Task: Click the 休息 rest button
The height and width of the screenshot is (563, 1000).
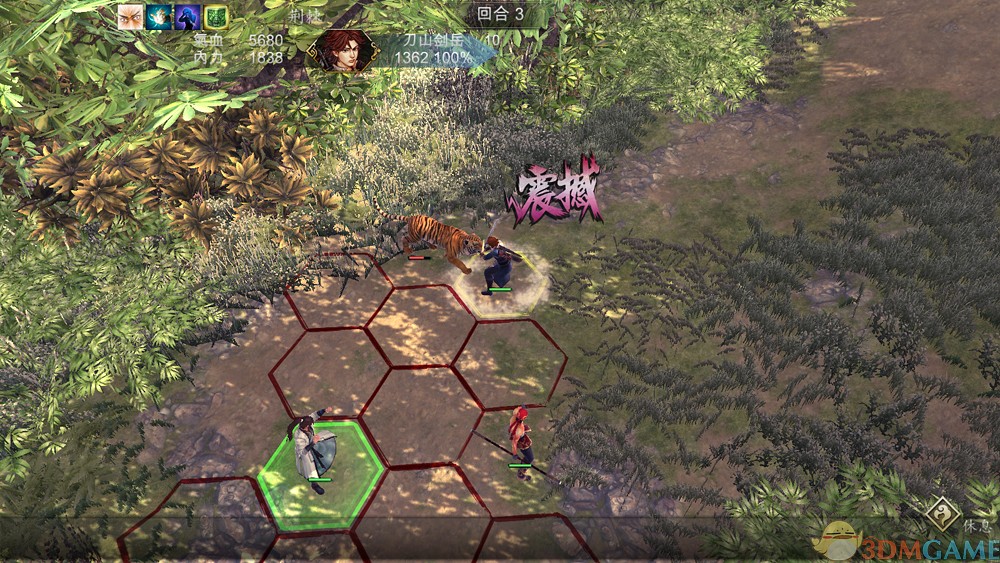Action: tap(942, 514)
